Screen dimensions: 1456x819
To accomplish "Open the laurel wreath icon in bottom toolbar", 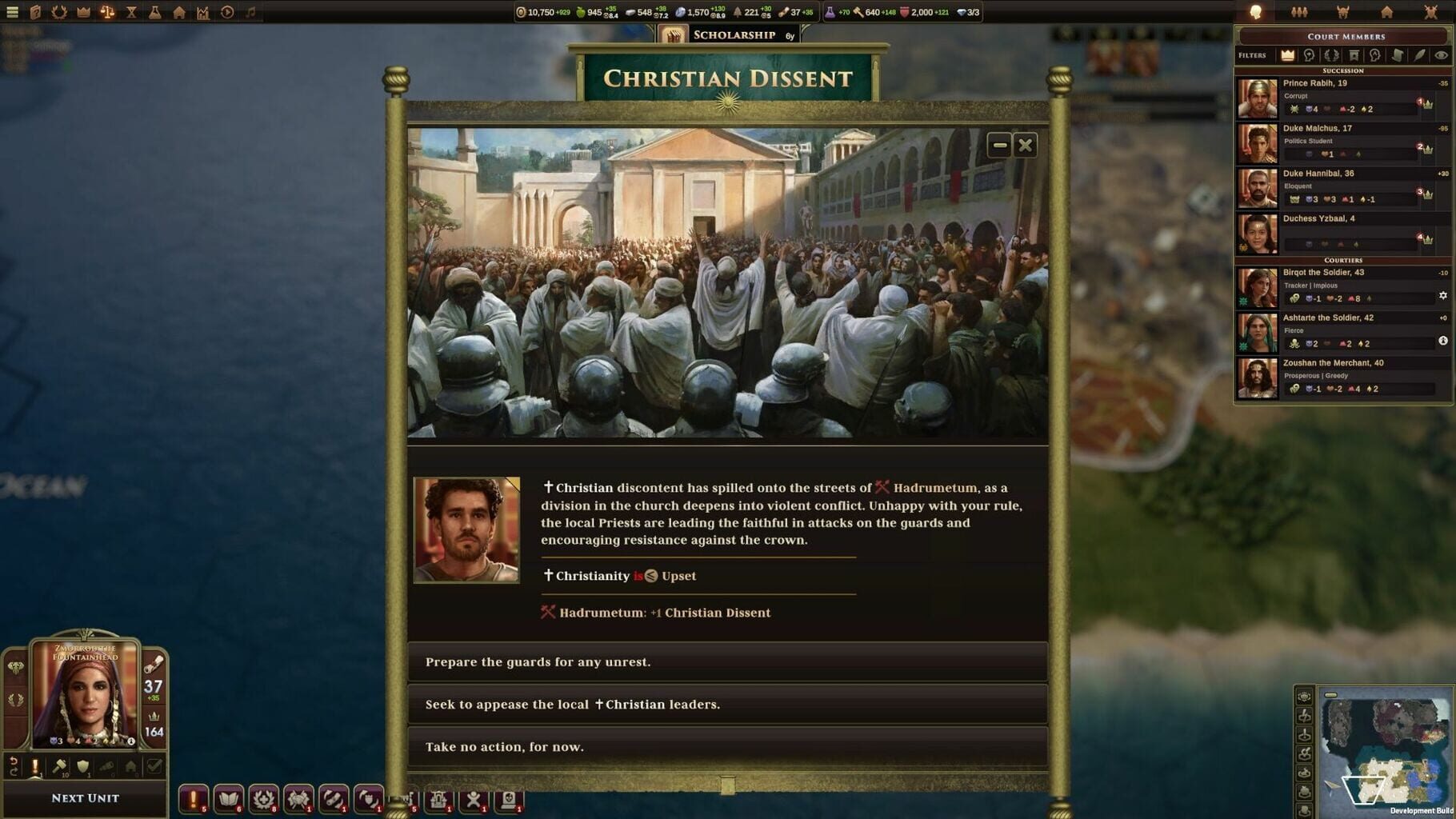I will 264,797.
